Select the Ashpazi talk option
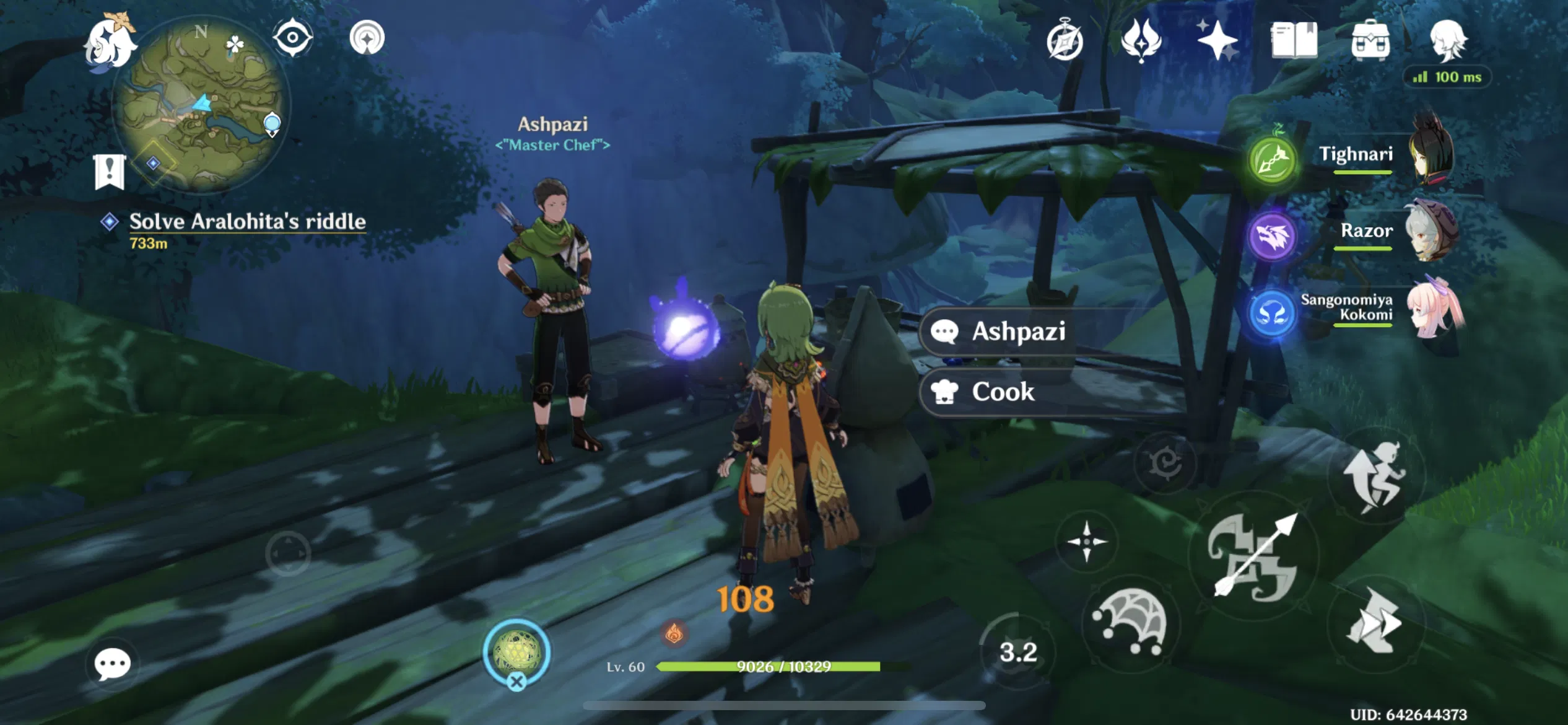Screen dimensions: 1568x725 coord(1019,332)
